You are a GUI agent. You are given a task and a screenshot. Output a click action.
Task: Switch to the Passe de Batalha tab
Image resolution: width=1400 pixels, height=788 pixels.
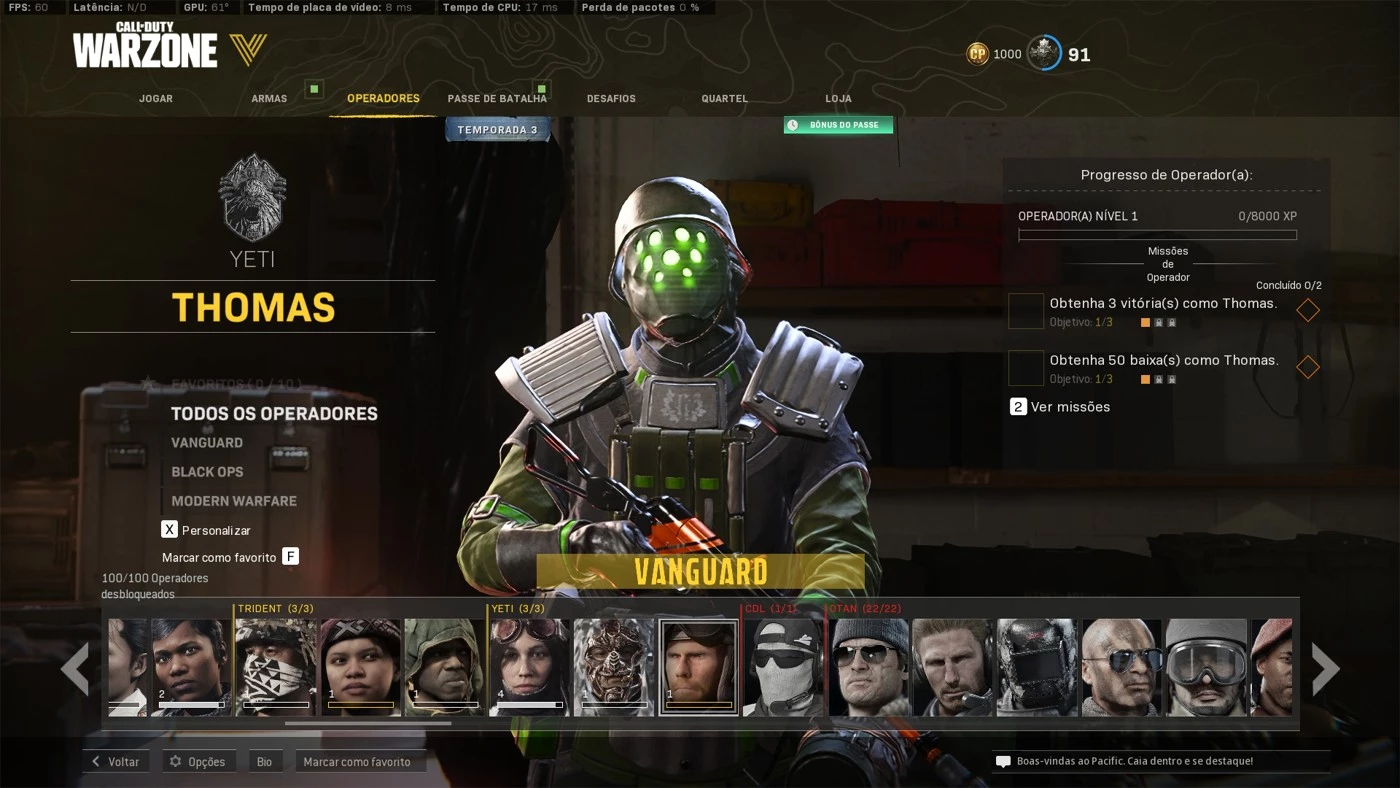tap(498, 98)
